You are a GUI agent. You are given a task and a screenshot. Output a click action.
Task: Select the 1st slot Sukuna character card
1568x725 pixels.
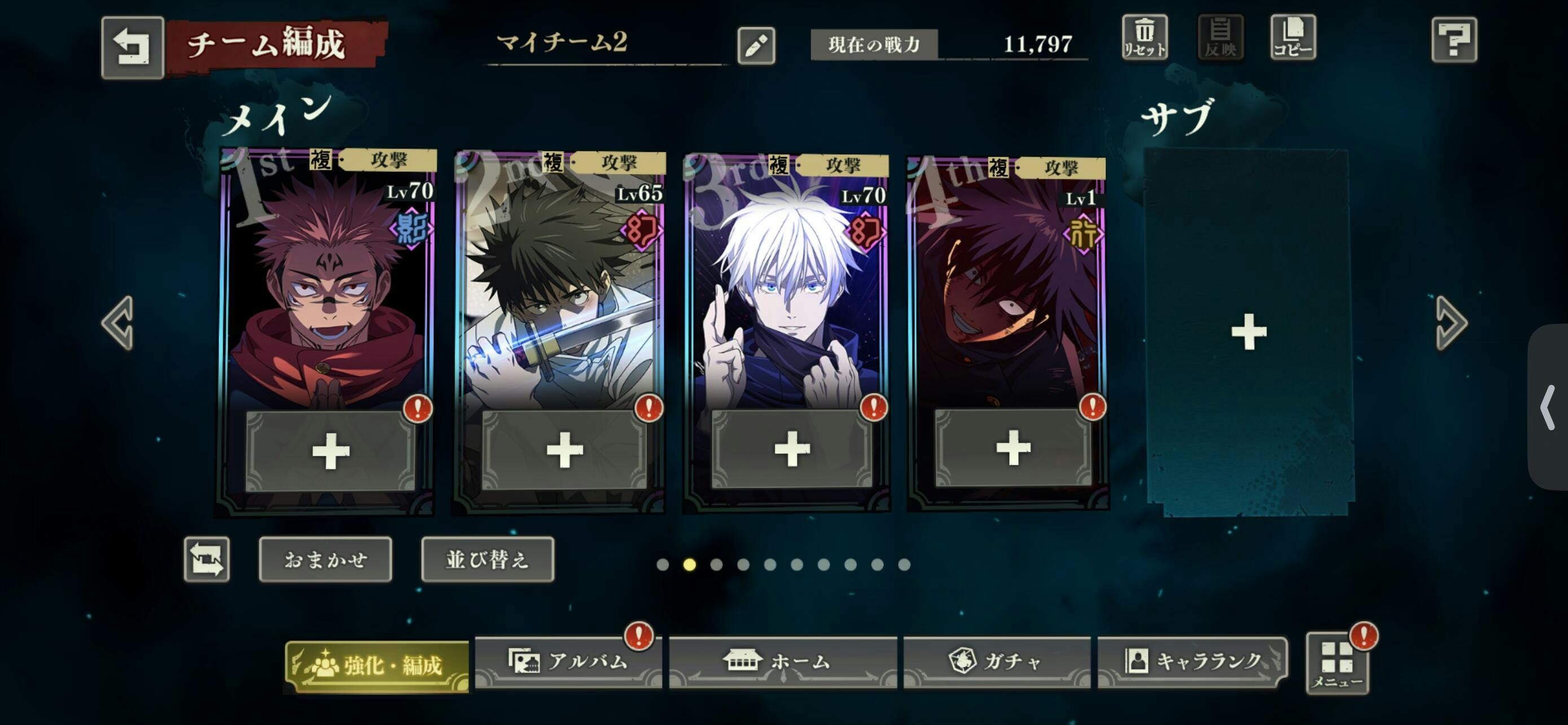[327, 292]
